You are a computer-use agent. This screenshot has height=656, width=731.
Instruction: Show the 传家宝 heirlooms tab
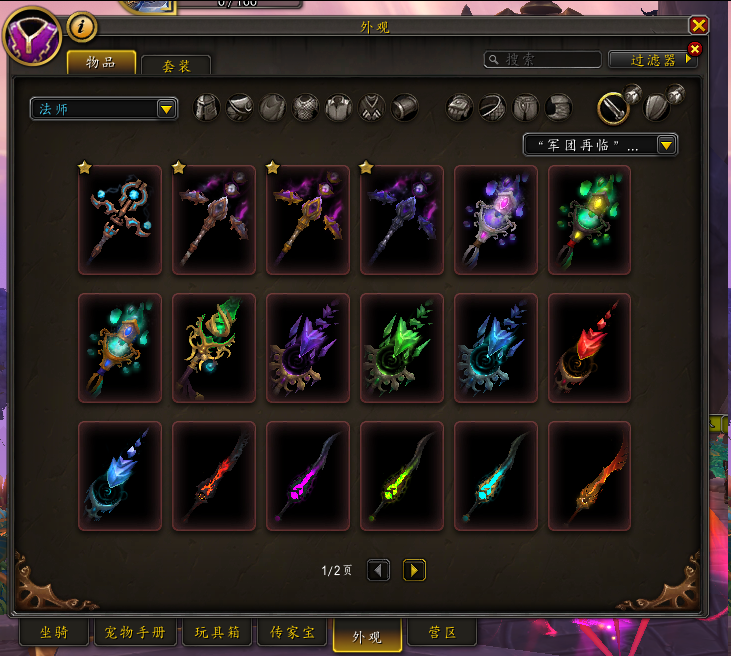pos(292,633)
